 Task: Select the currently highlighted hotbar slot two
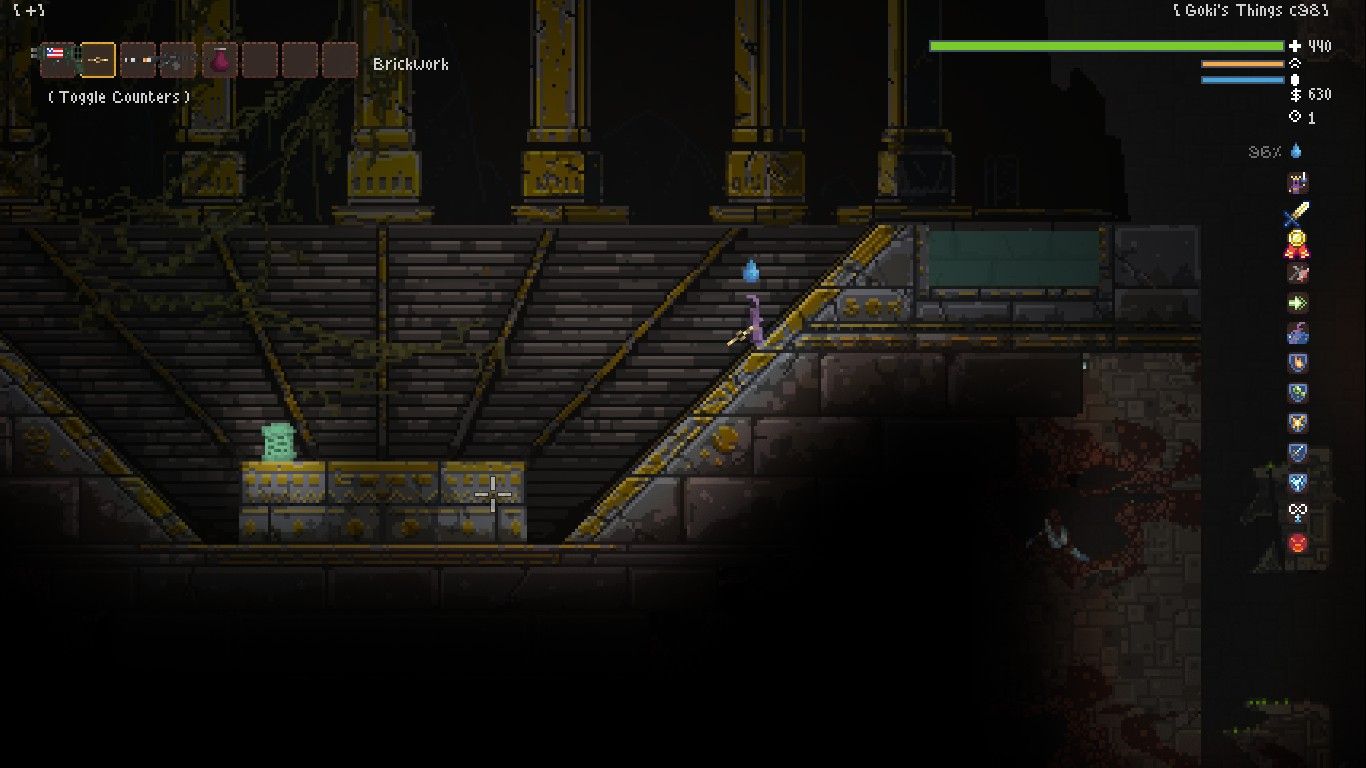(96, 58)
